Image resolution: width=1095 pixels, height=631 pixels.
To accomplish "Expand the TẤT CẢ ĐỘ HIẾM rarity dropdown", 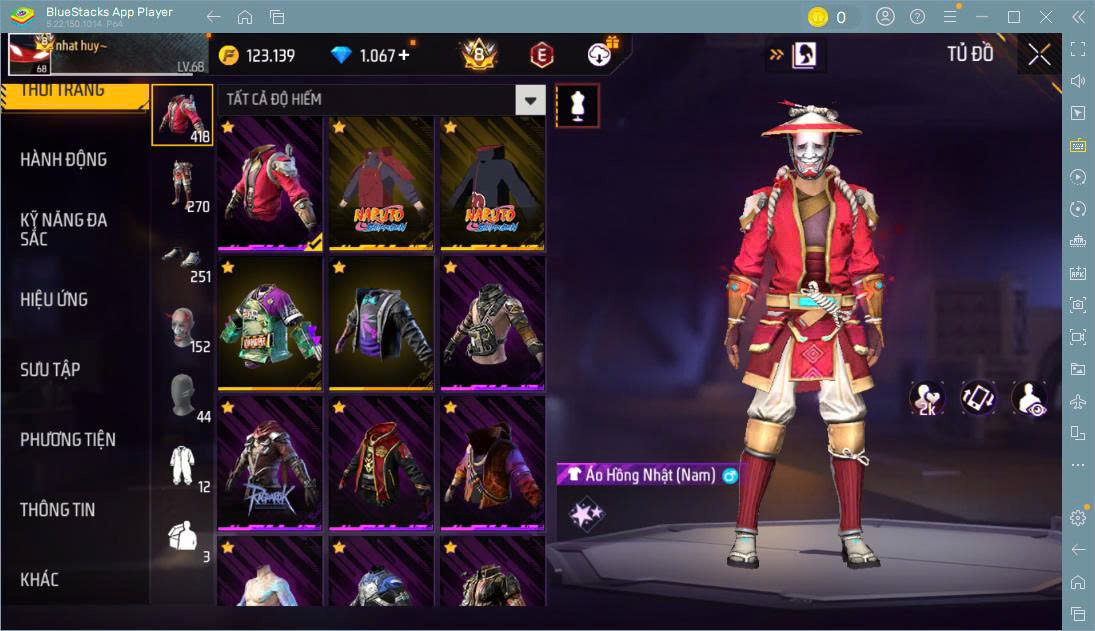I will 530,100.
